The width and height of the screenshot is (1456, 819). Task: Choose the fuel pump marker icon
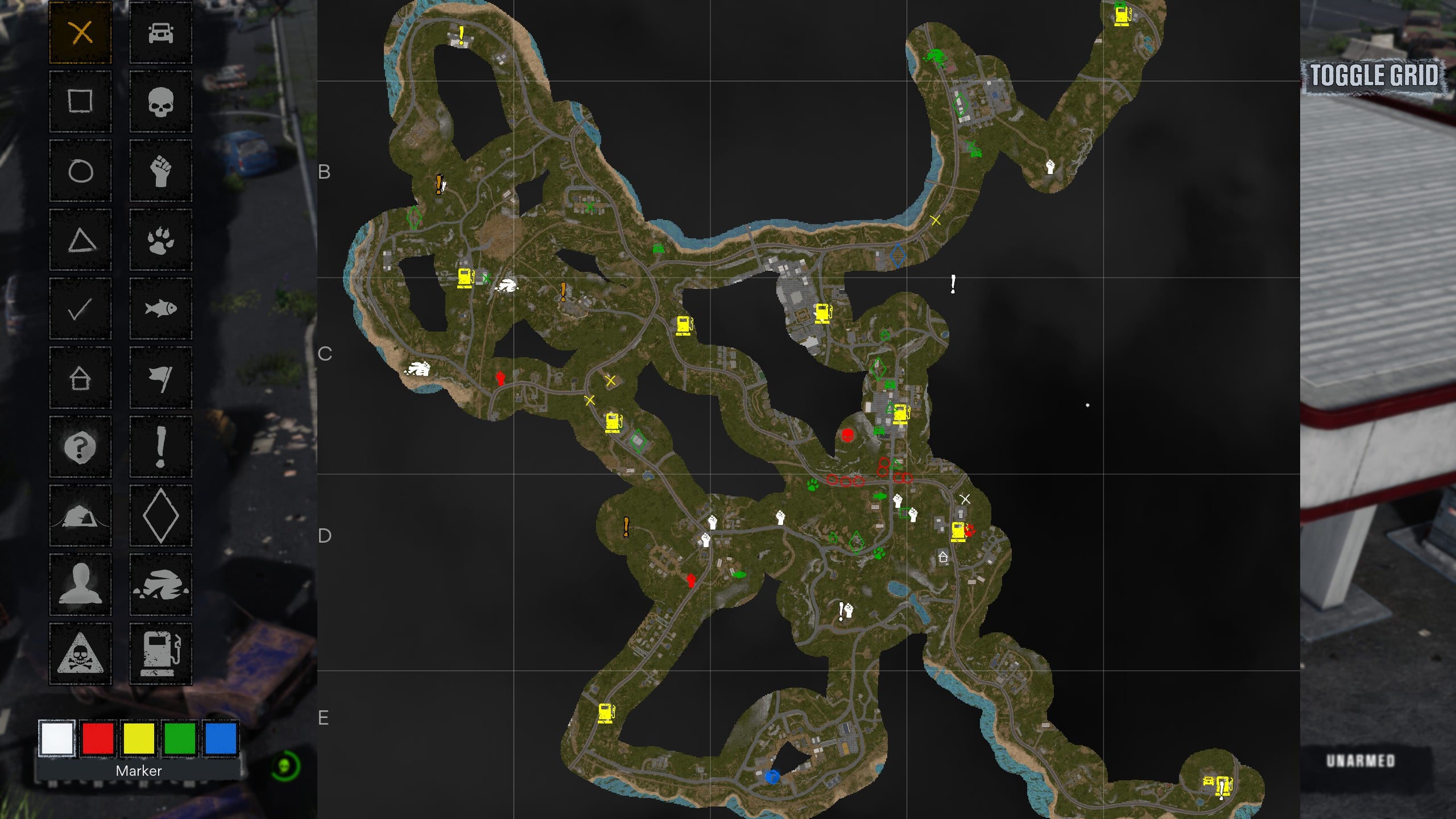coord(161,653)
